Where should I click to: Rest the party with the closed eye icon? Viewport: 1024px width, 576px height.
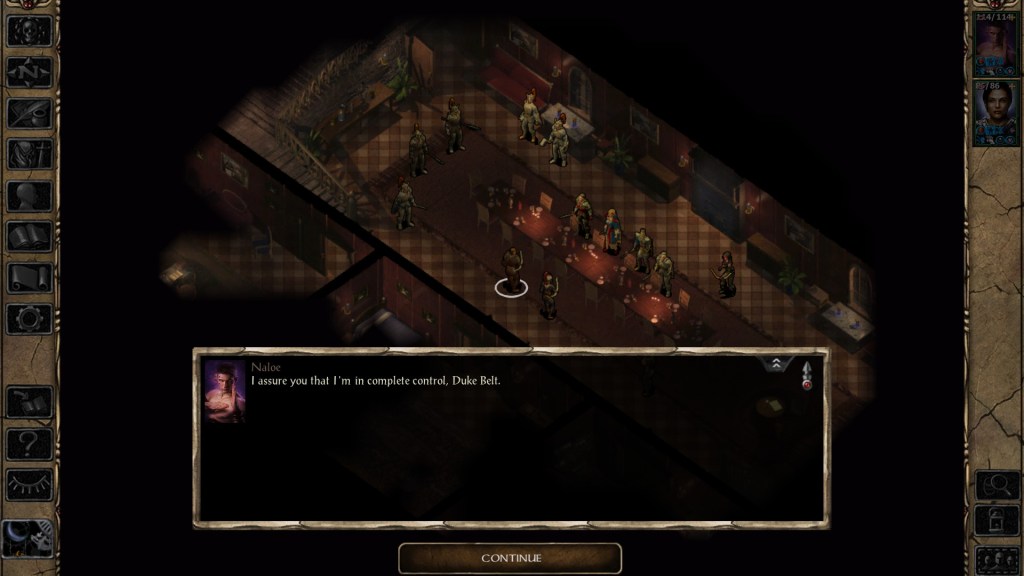coord(29,484)
